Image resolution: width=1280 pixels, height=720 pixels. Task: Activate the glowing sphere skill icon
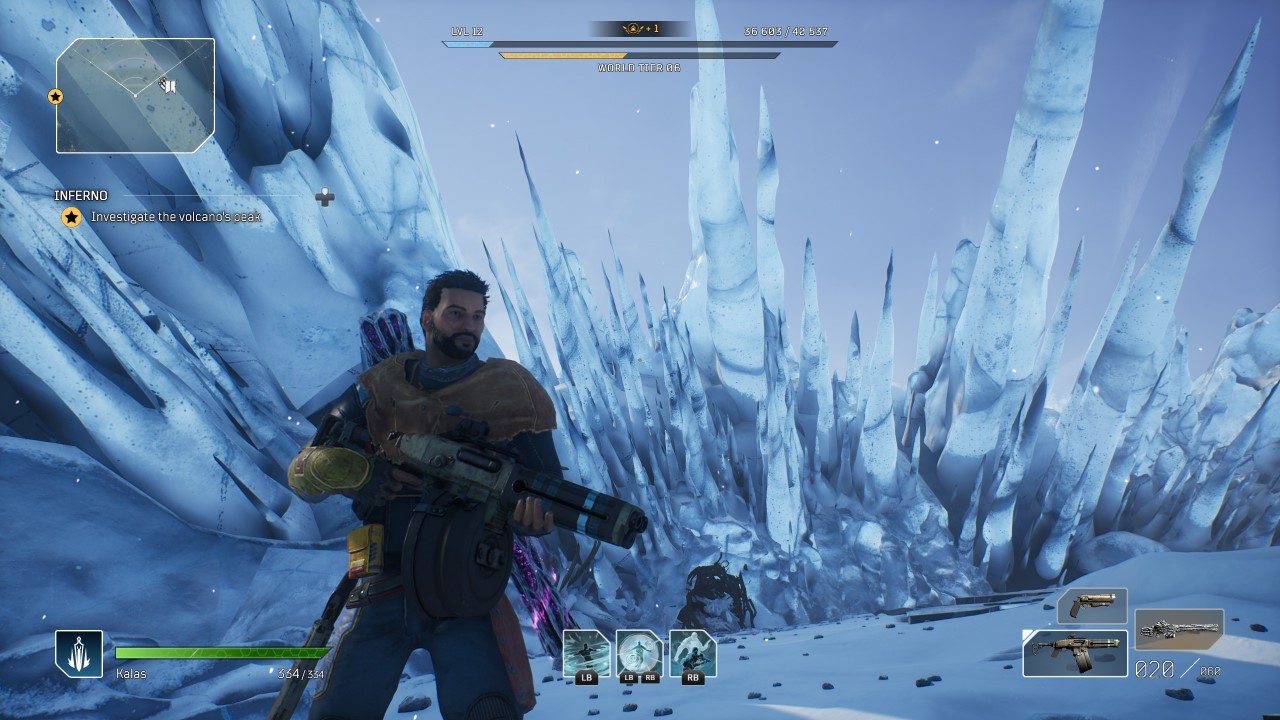[x=639, y=653]
